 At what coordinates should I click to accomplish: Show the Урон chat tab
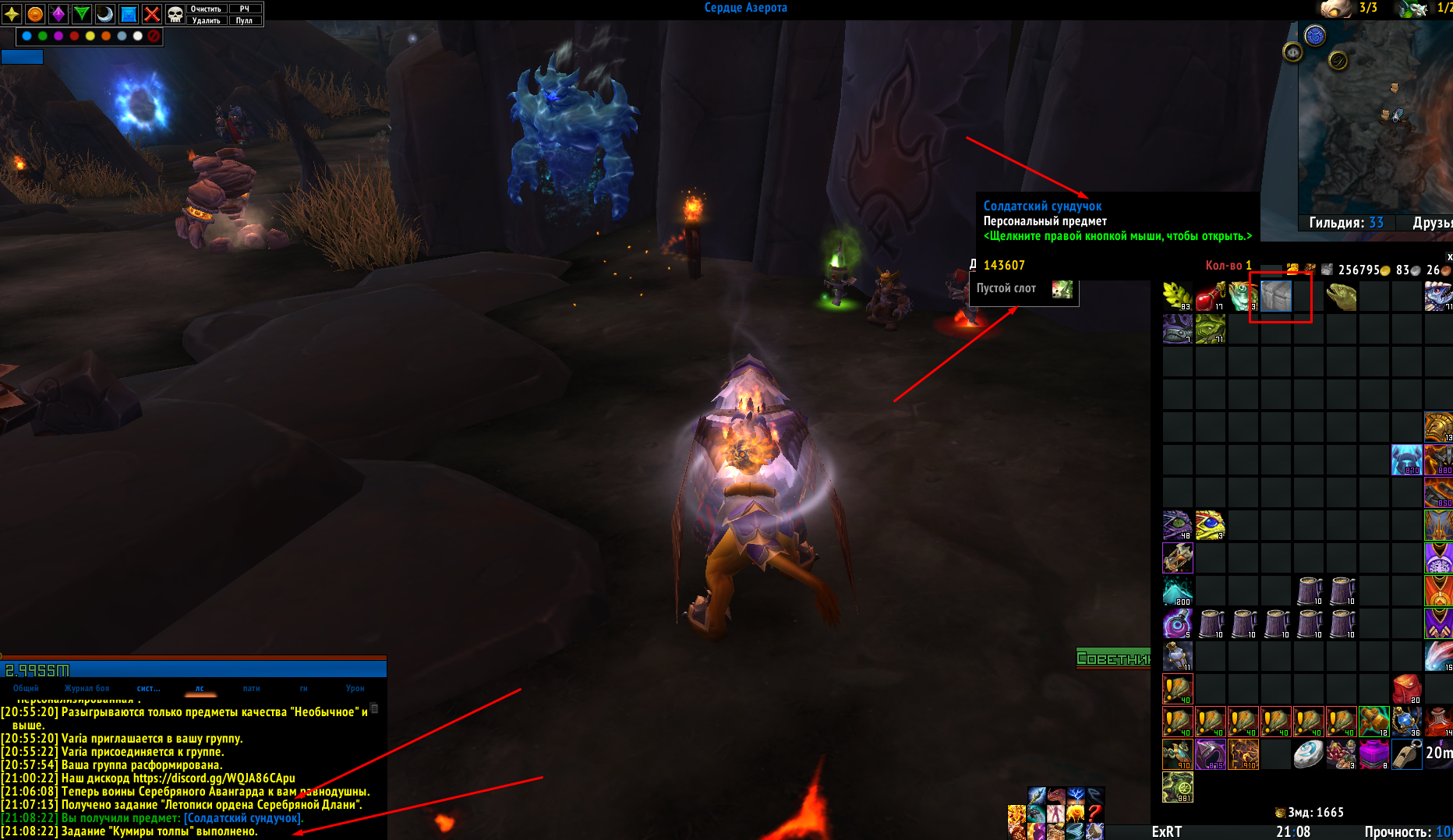coord(355,689)
